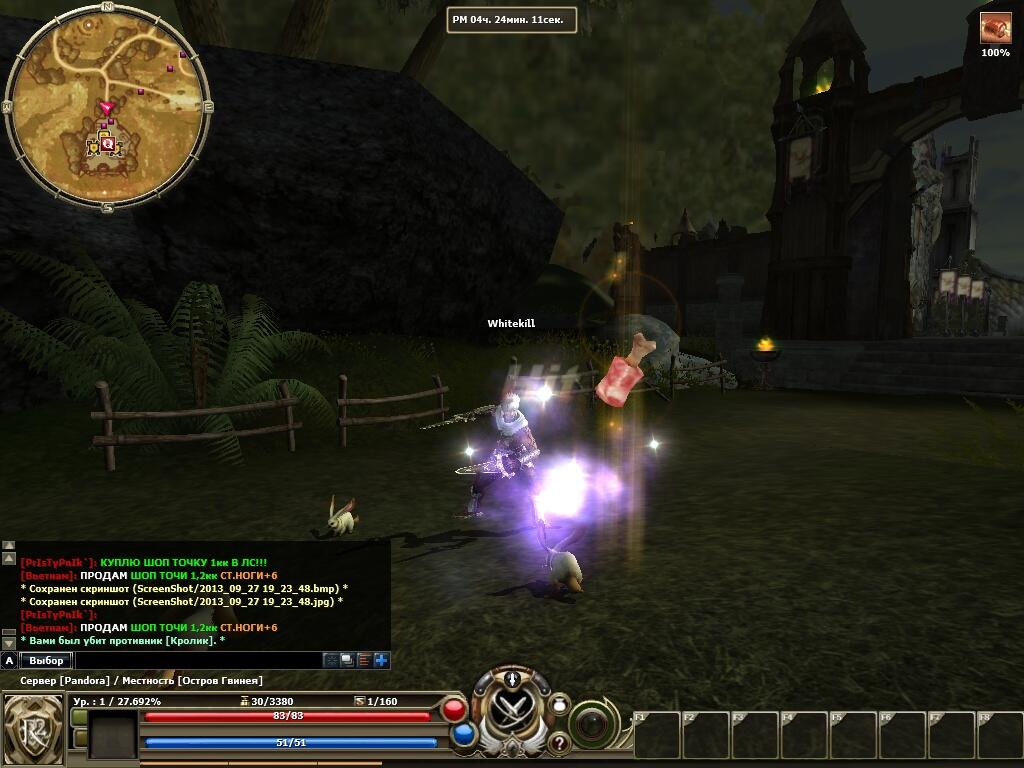Open the circular minimap
The width and height of the screenshot is (1024, 768).
pos(107,107)
